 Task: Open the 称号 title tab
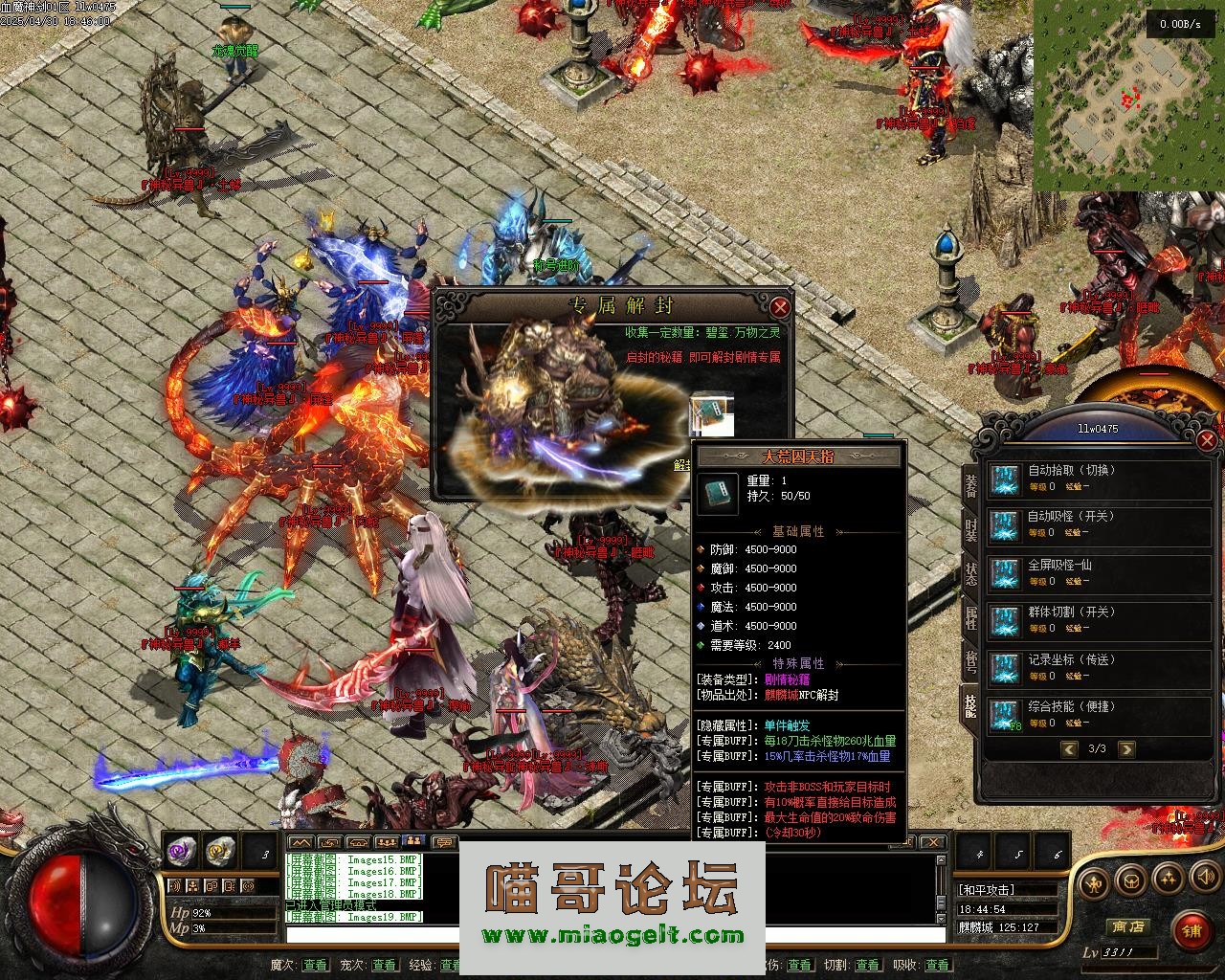coord(970,662)
